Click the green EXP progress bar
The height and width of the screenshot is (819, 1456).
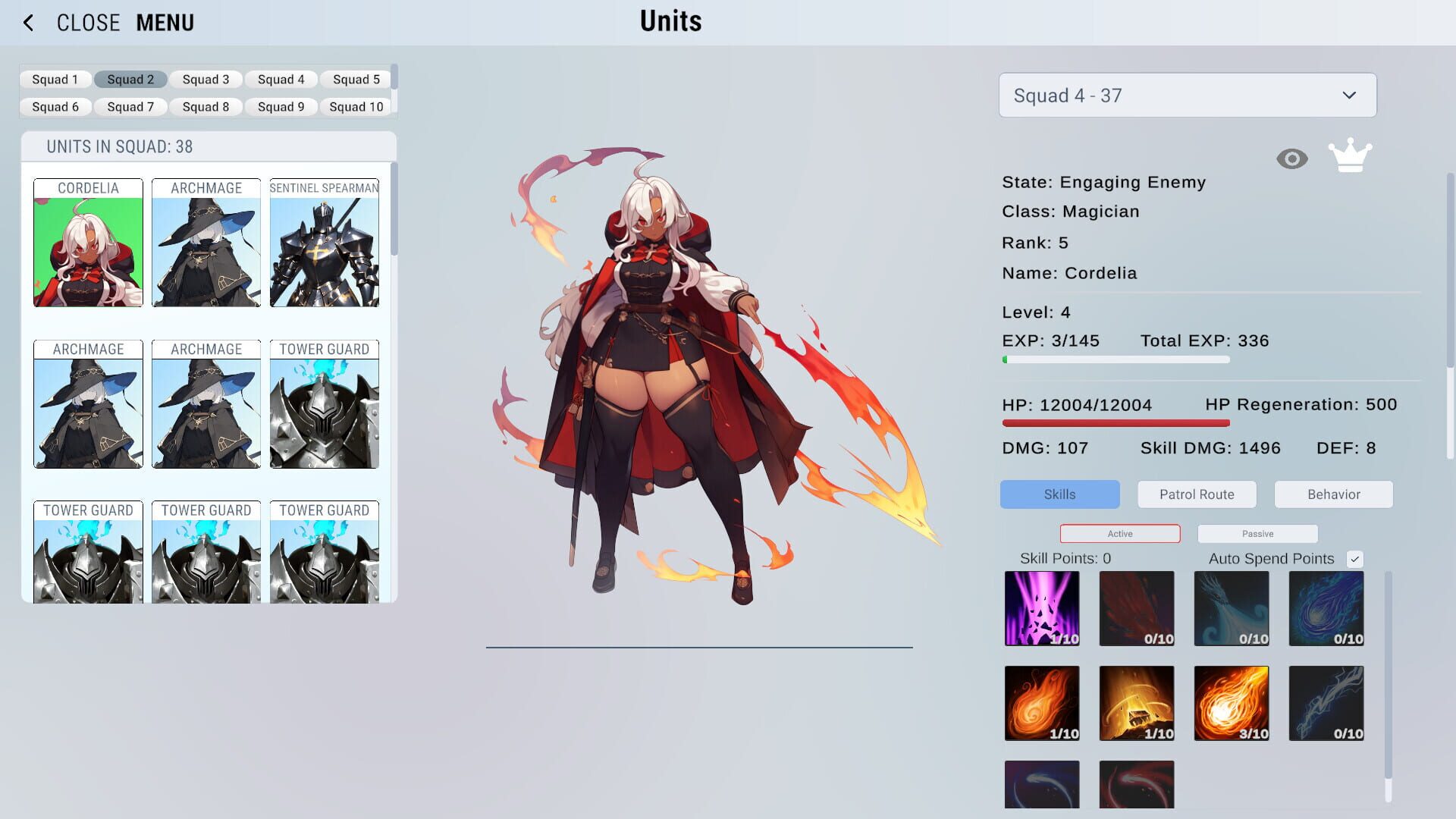click(1115, 359)
